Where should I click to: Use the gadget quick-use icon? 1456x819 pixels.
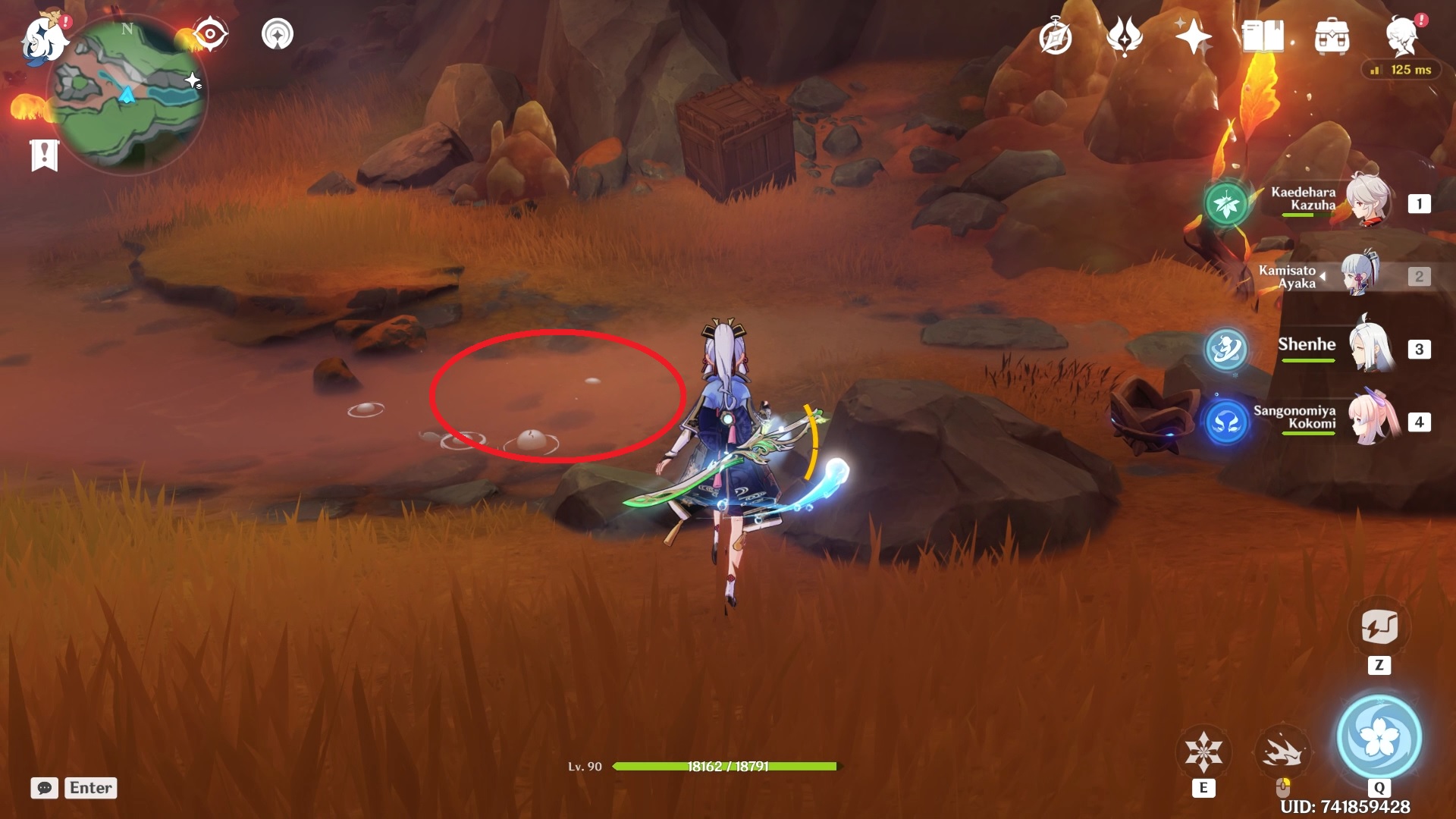[1379, 627]
